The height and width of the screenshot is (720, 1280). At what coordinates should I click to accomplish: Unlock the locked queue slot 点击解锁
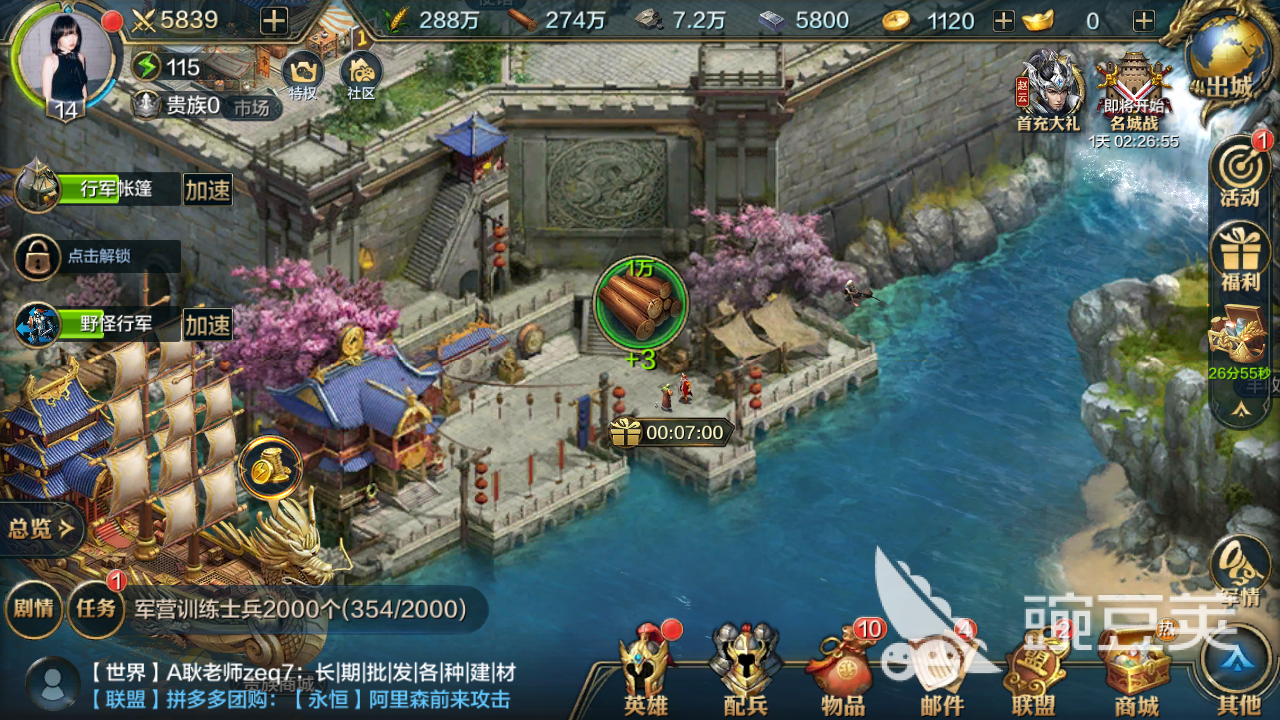(96, 257)
